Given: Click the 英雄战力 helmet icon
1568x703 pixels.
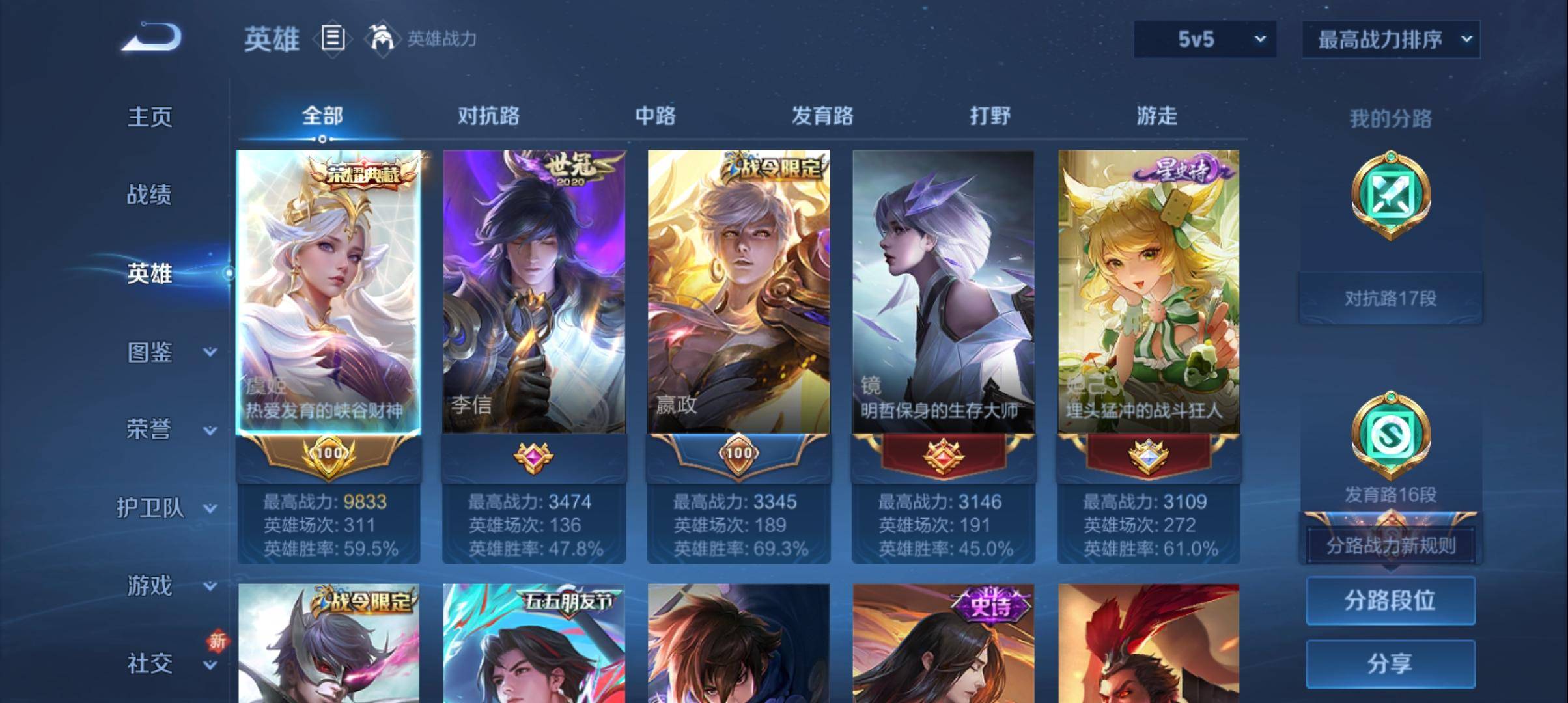Looking at the screenshot, I should click(383, 38).
